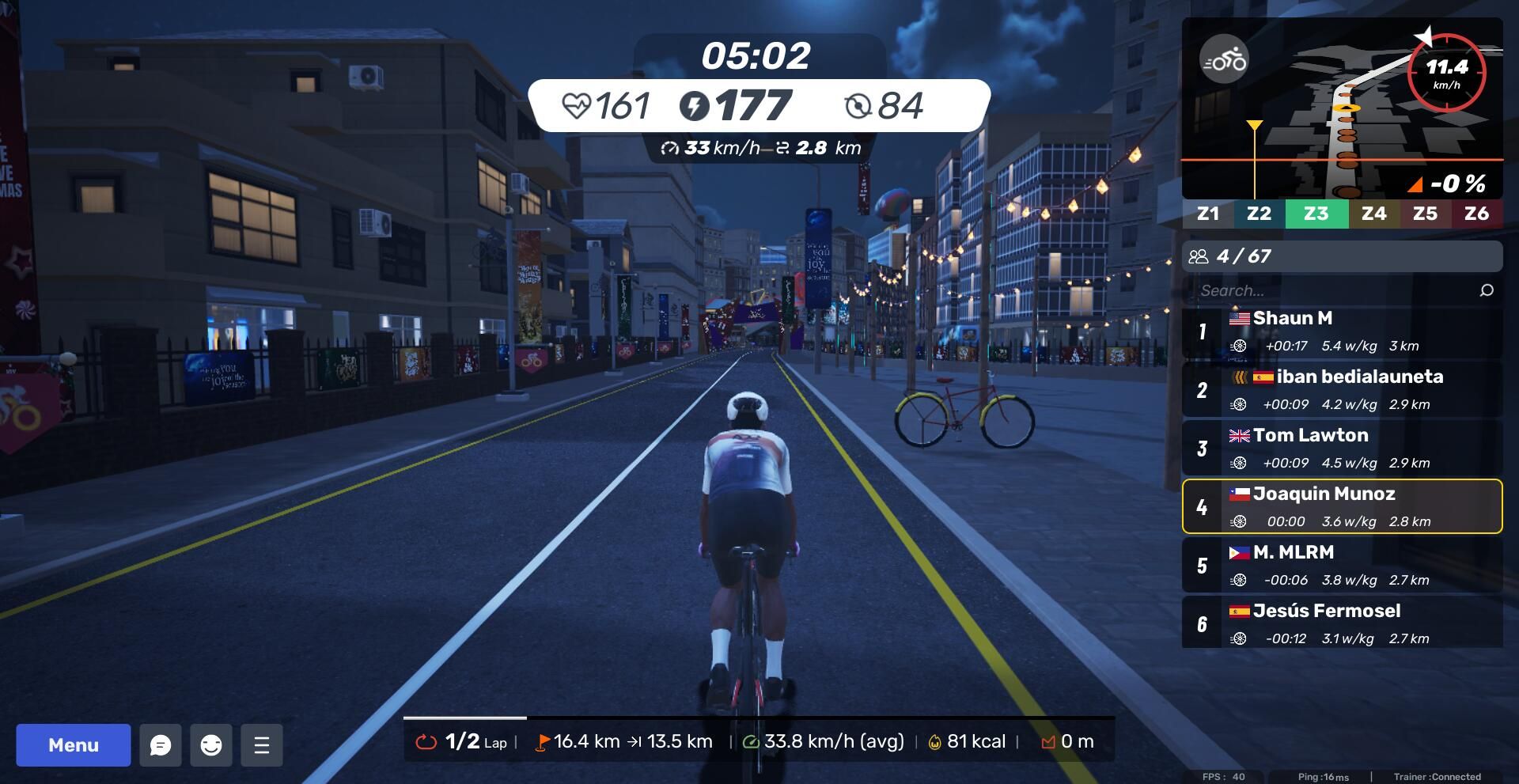This screenshot has height=784, width=1519.
Task: Select highlighted Joaquin Munoz row
Action: tap(1342, 507)
